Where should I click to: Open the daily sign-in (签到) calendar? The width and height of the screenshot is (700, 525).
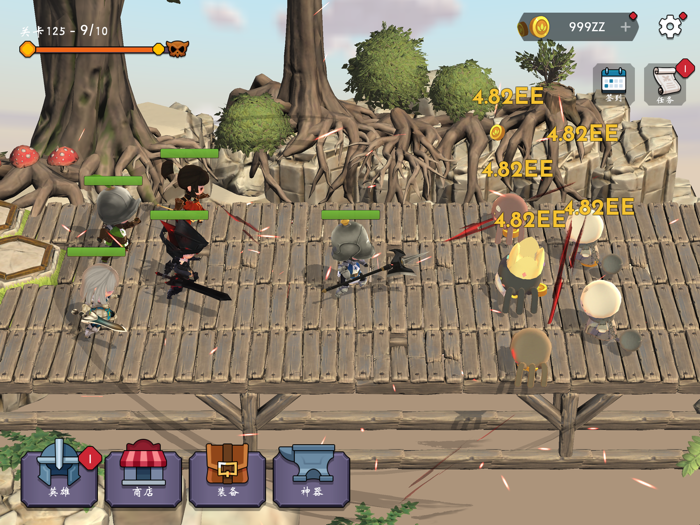(613, 83)
